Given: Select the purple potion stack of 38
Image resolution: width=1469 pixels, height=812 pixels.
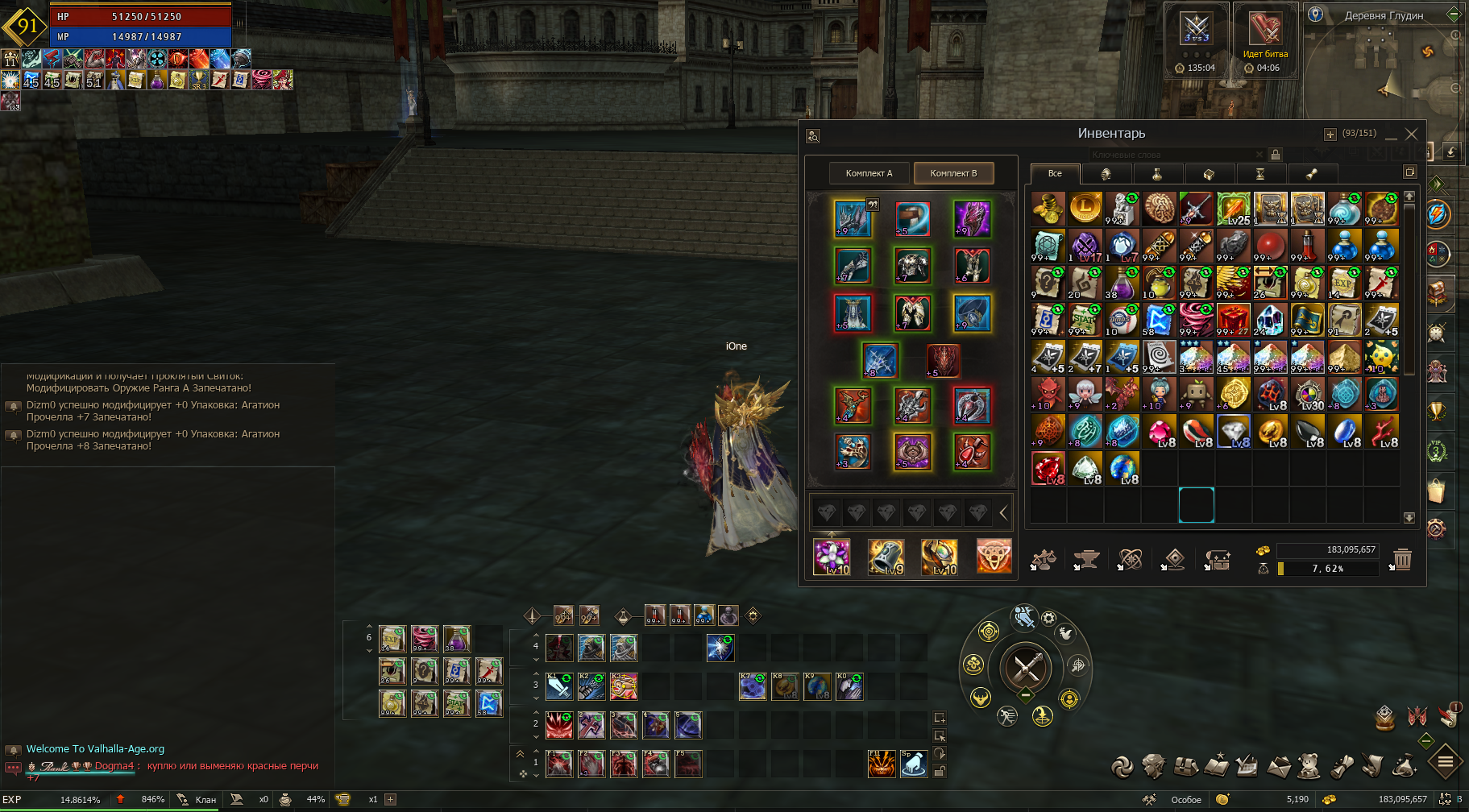Looking at the screenshot, I should pos(1122,283).
